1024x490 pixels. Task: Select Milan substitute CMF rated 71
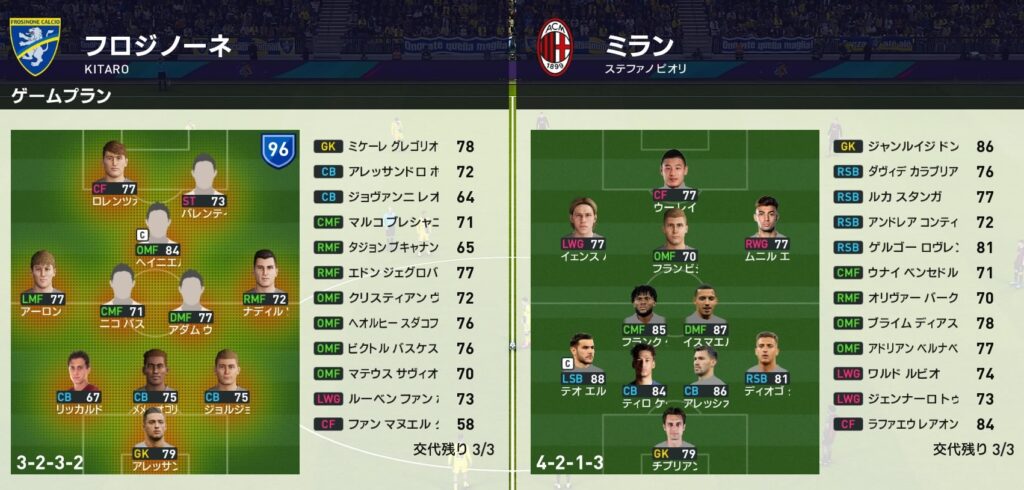(x=910, y=273)
